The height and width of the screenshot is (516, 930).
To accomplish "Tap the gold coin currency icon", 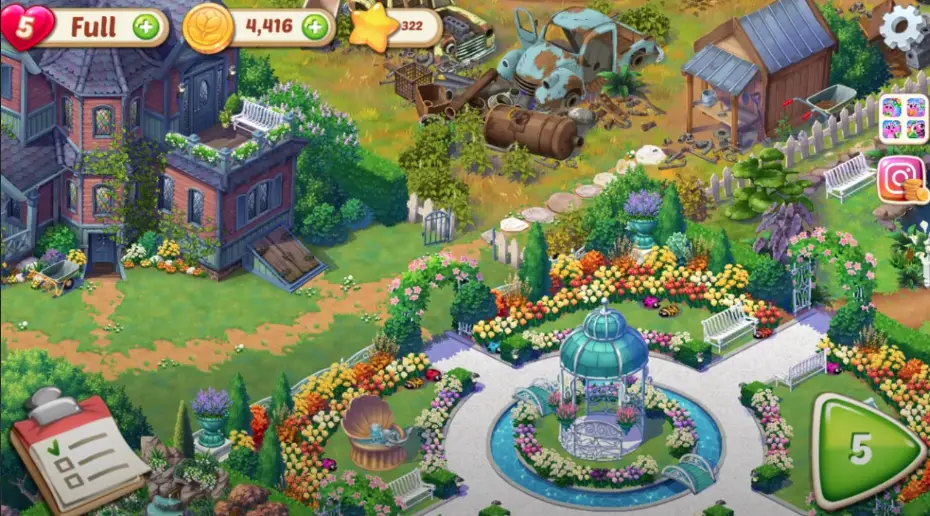I will click(x=208, y=27).
